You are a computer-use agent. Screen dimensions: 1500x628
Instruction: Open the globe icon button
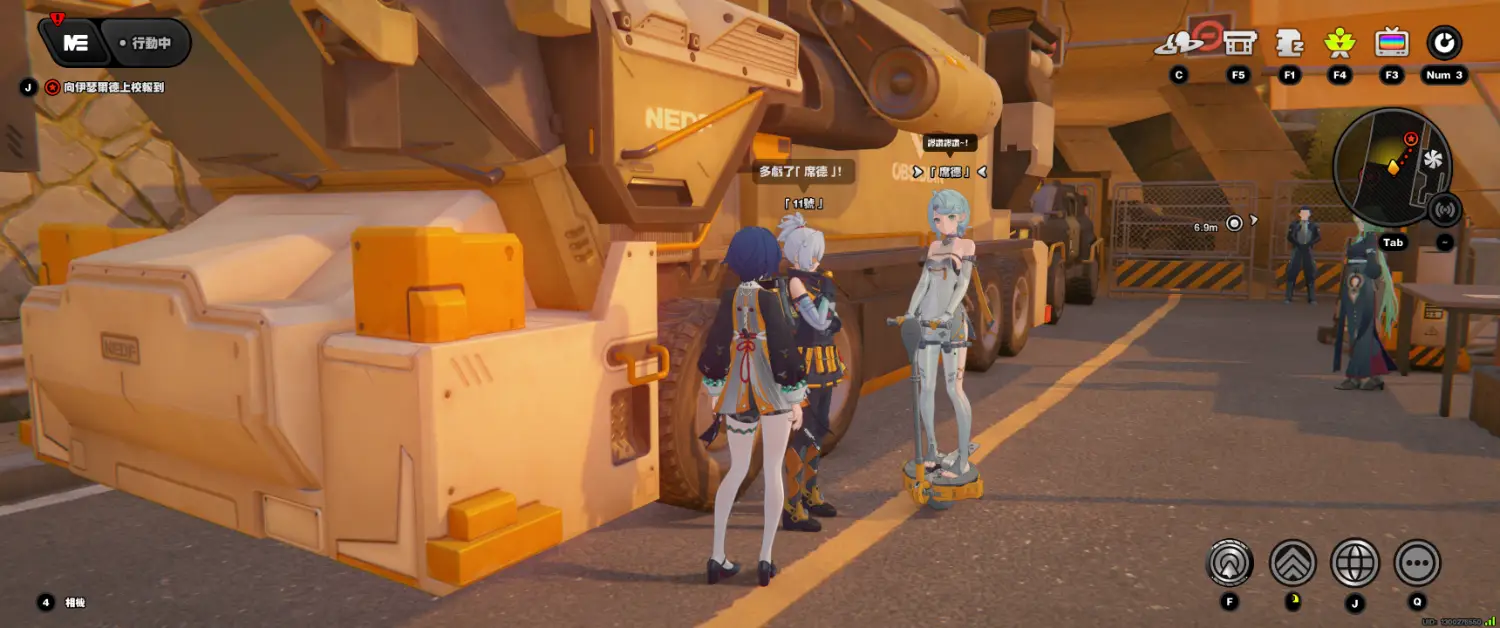[1355, 563]
